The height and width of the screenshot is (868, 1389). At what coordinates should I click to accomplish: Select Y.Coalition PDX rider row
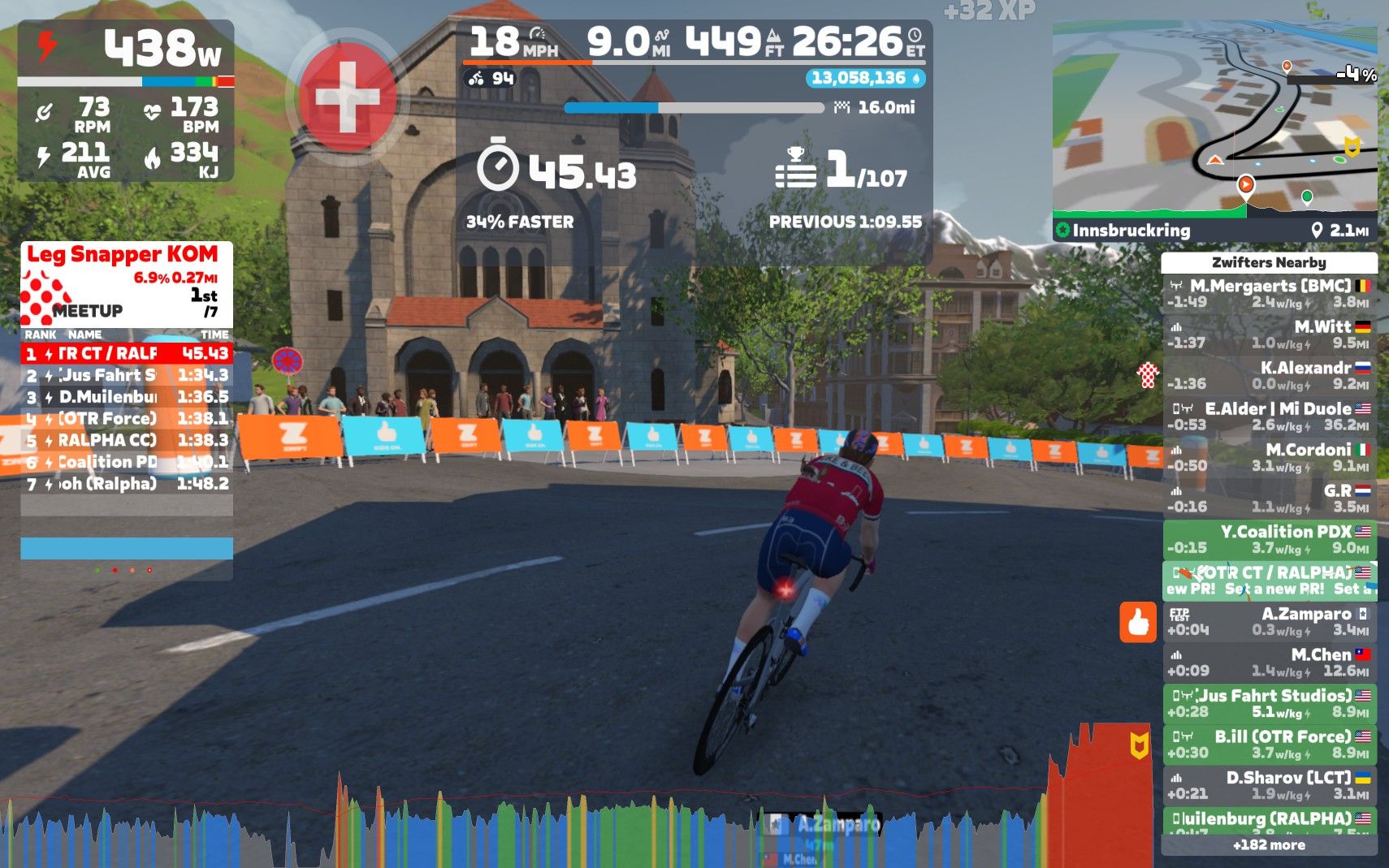[x=1269, y=539]
